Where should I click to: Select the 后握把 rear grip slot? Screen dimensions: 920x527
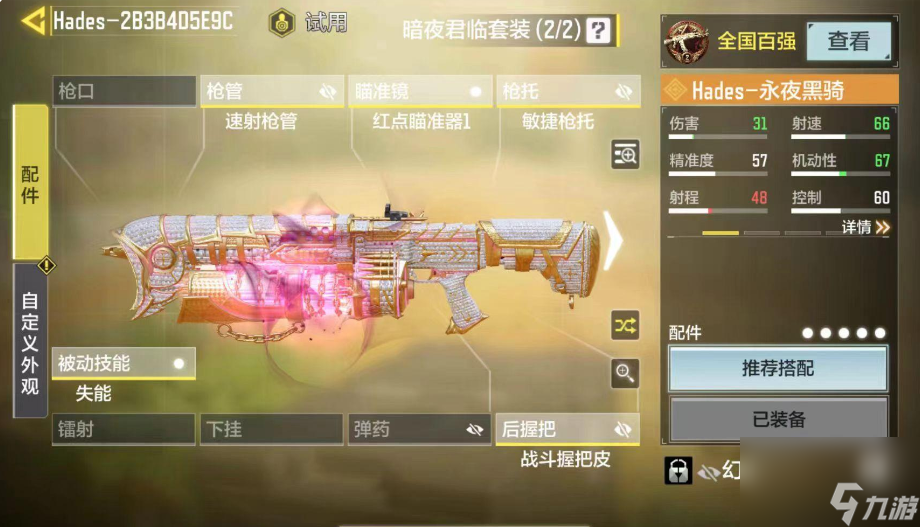pyautogui.click(x=567, y=429)
